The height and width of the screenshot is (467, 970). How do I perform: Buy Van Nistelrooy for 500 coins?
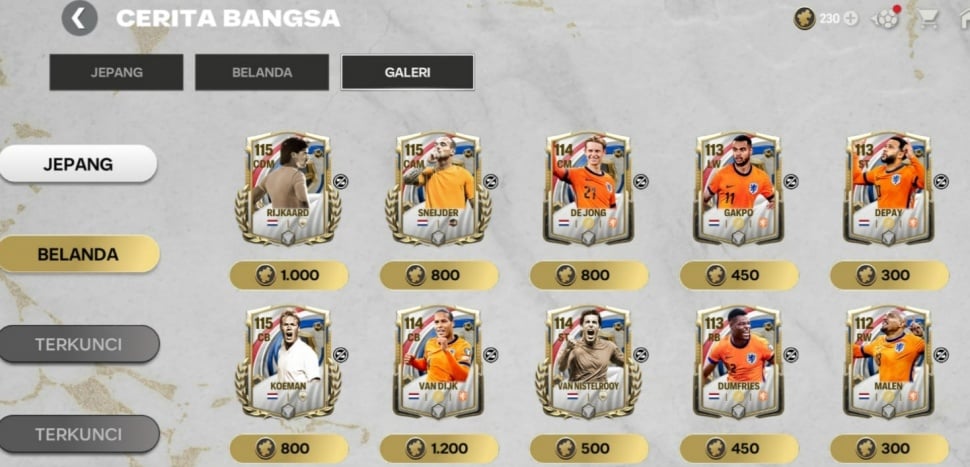click(x=589, y=448)
